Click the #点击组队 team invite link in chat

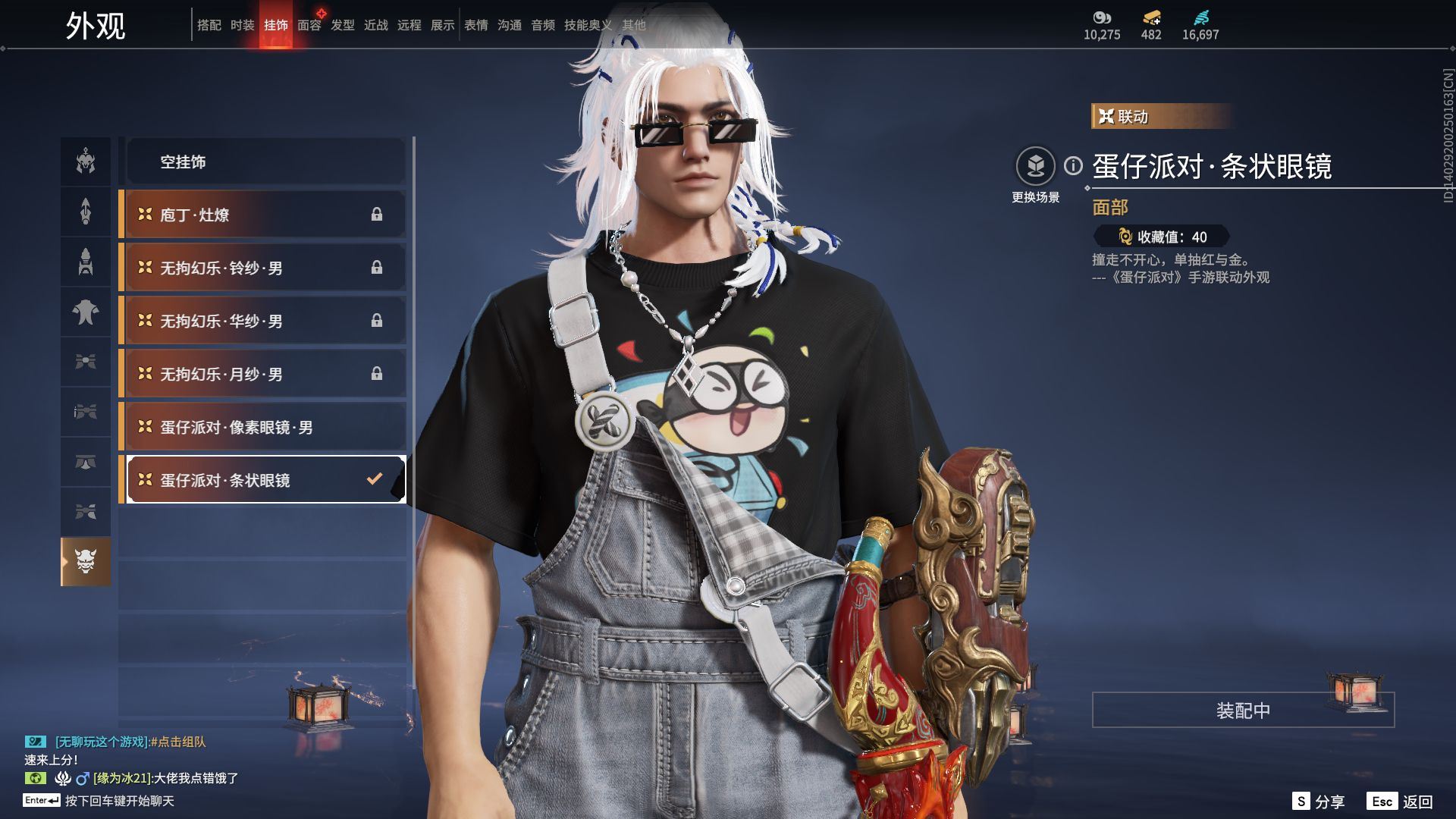(178, 742)
